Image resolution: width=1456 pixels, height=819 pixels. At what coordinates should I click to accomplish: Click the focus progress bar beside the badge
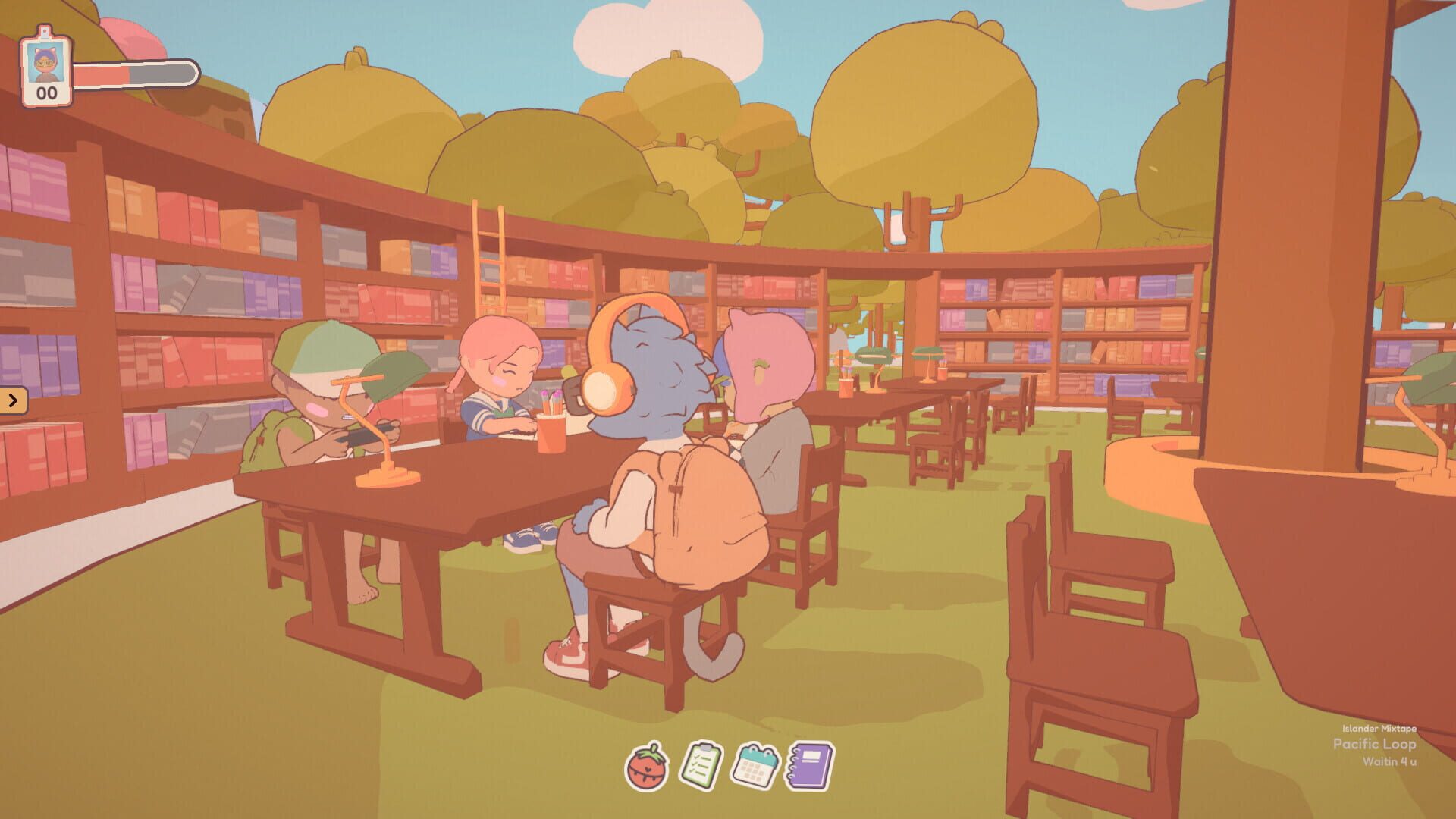(133, 73)
